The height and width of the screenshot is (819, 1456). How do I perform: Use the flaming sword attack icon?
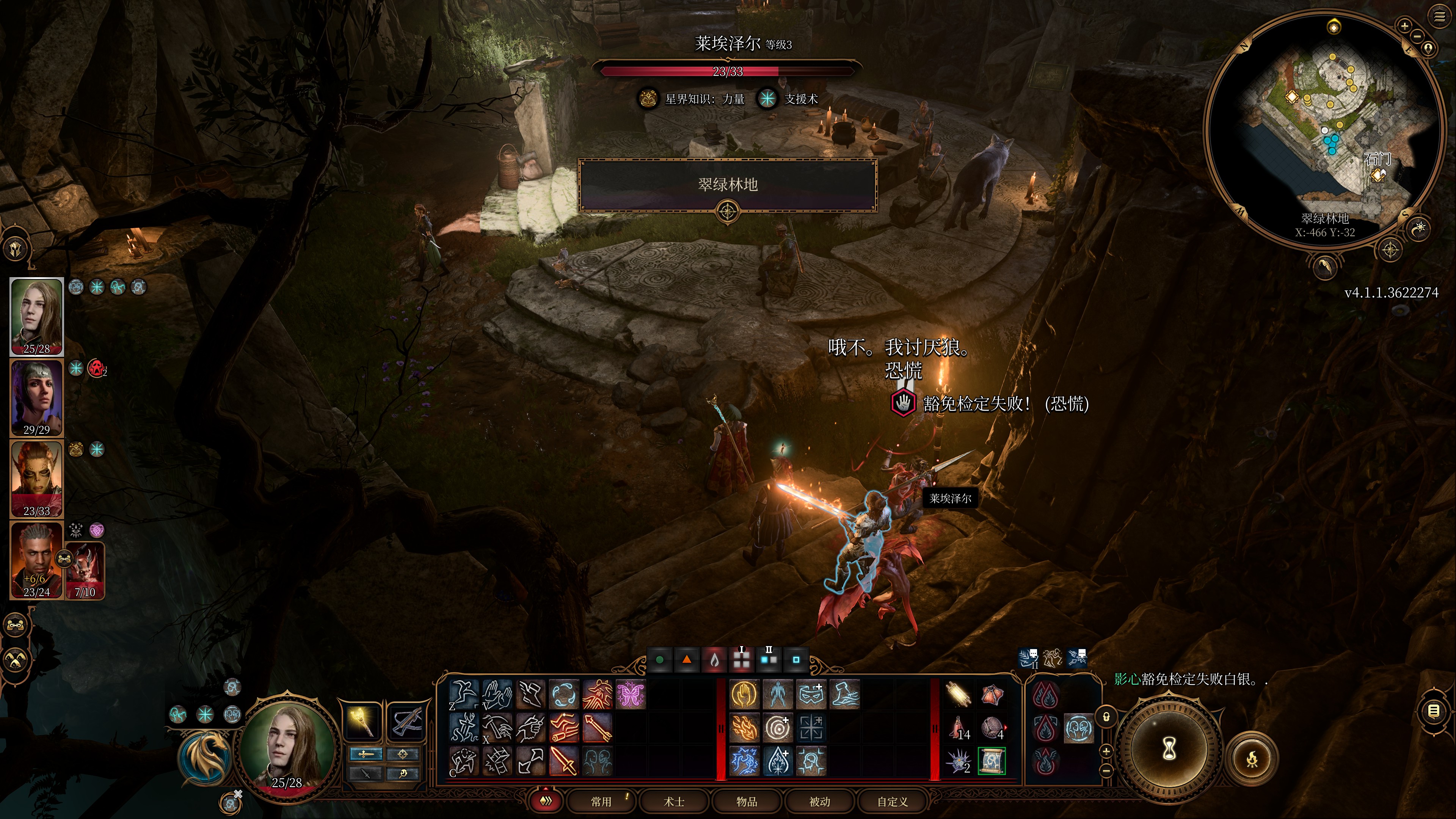[x=563, y=759]
